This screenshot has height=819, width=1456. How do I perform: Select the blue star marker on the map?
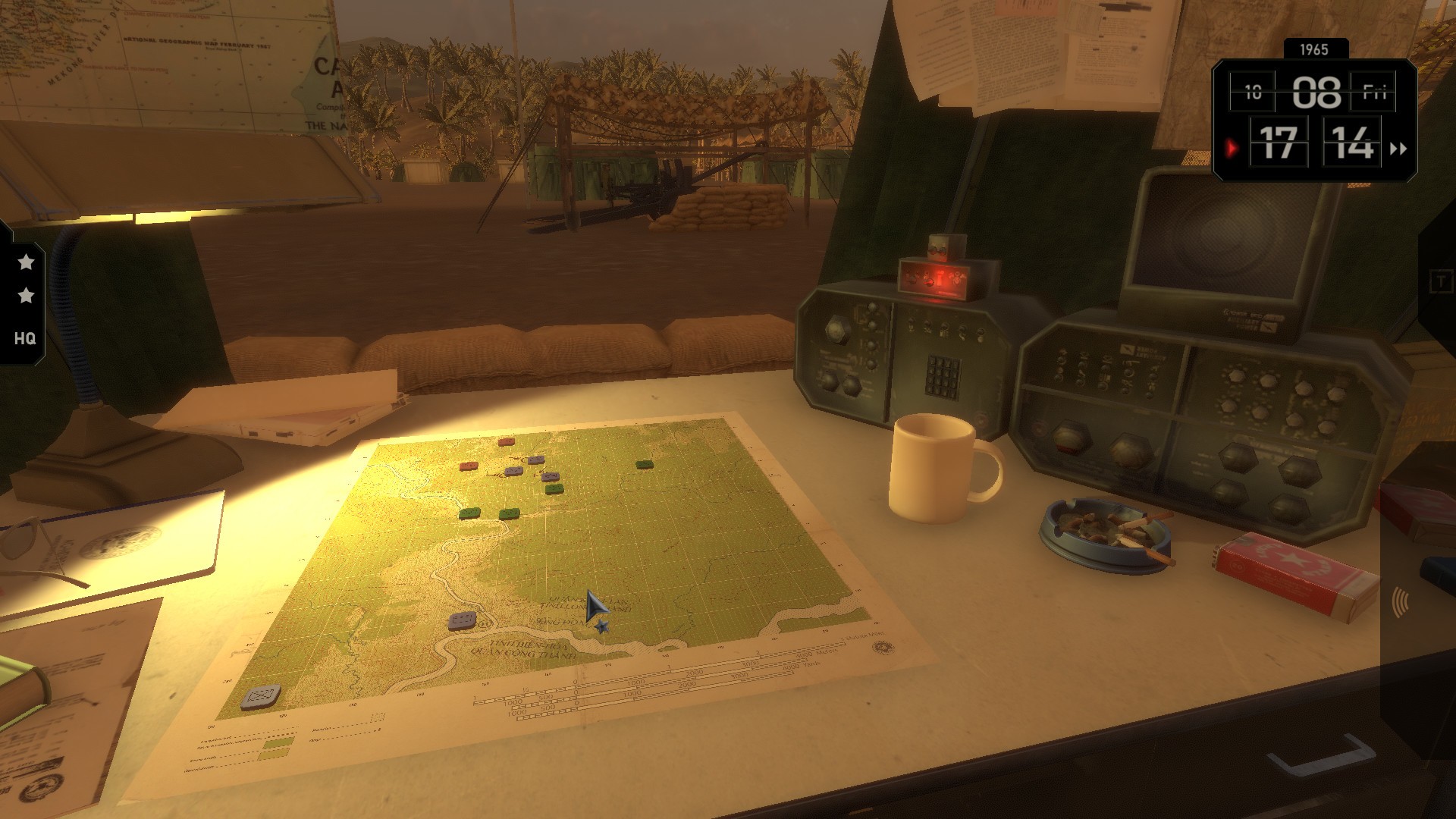coord(603,626)
